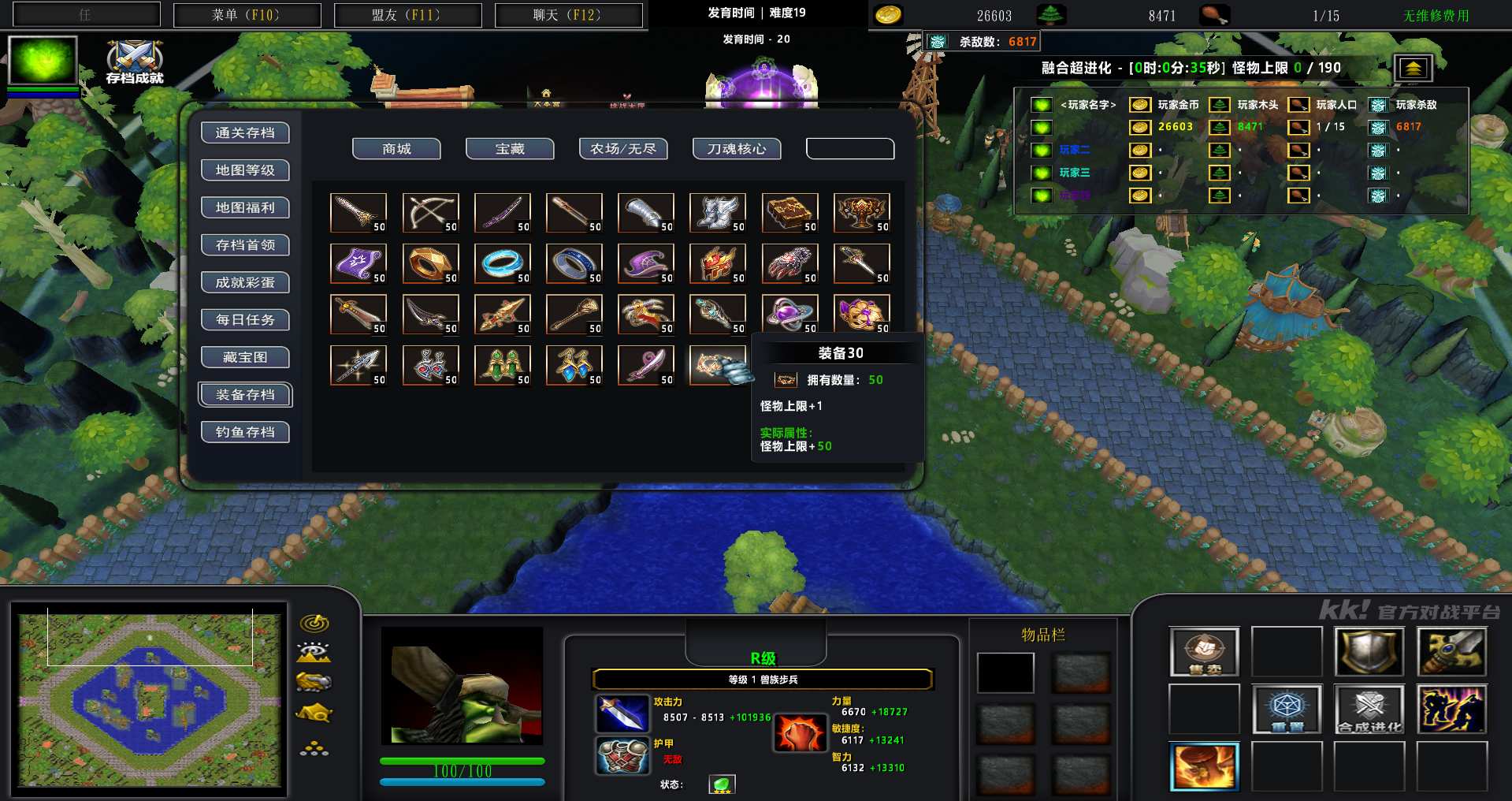Viewport: 1512px width, 801px height.
Task: Click the minimap
Action: click(150, 700)
